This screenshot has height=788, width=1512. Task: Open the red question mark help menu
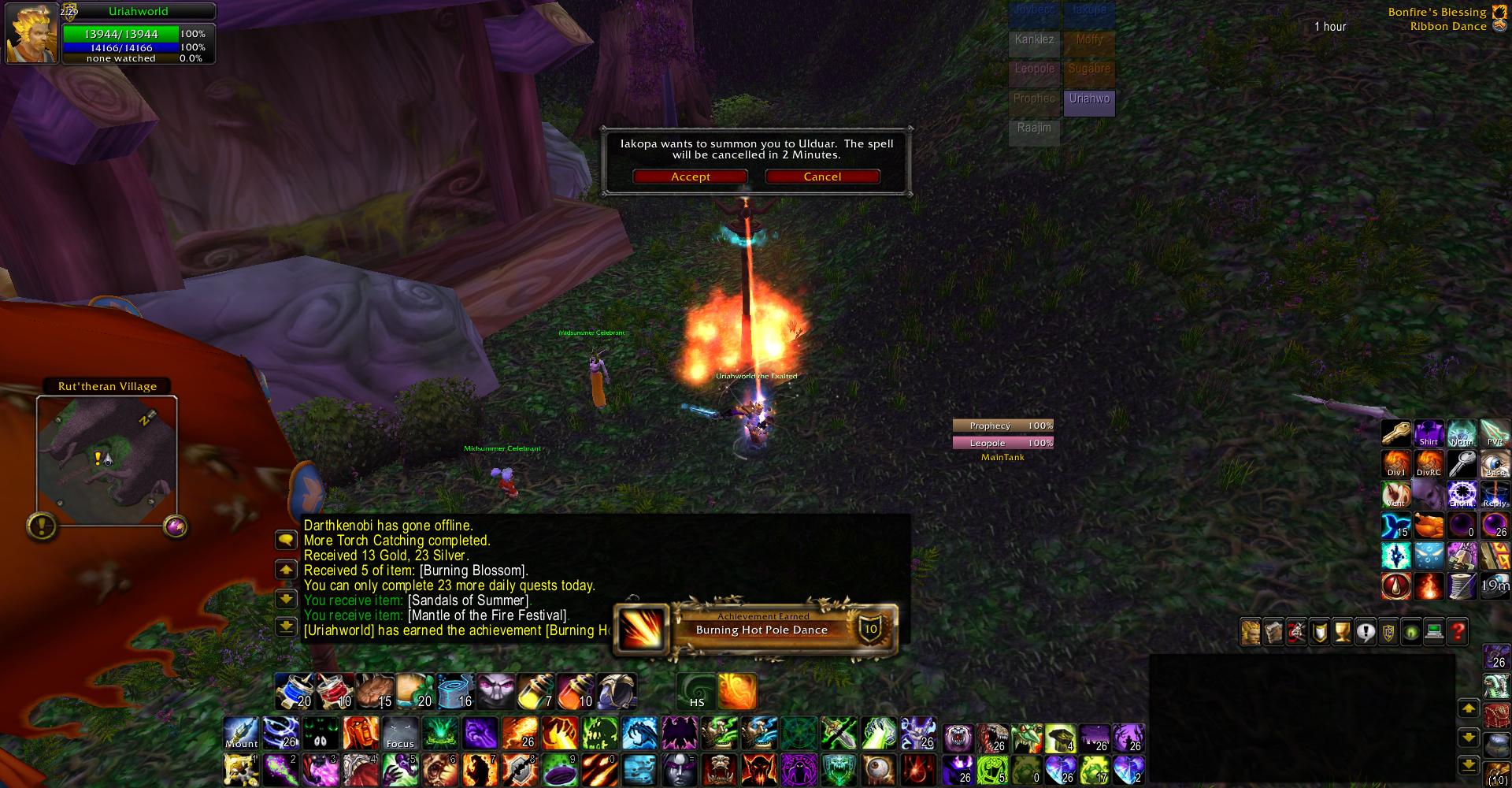[x=1458, y=632]
